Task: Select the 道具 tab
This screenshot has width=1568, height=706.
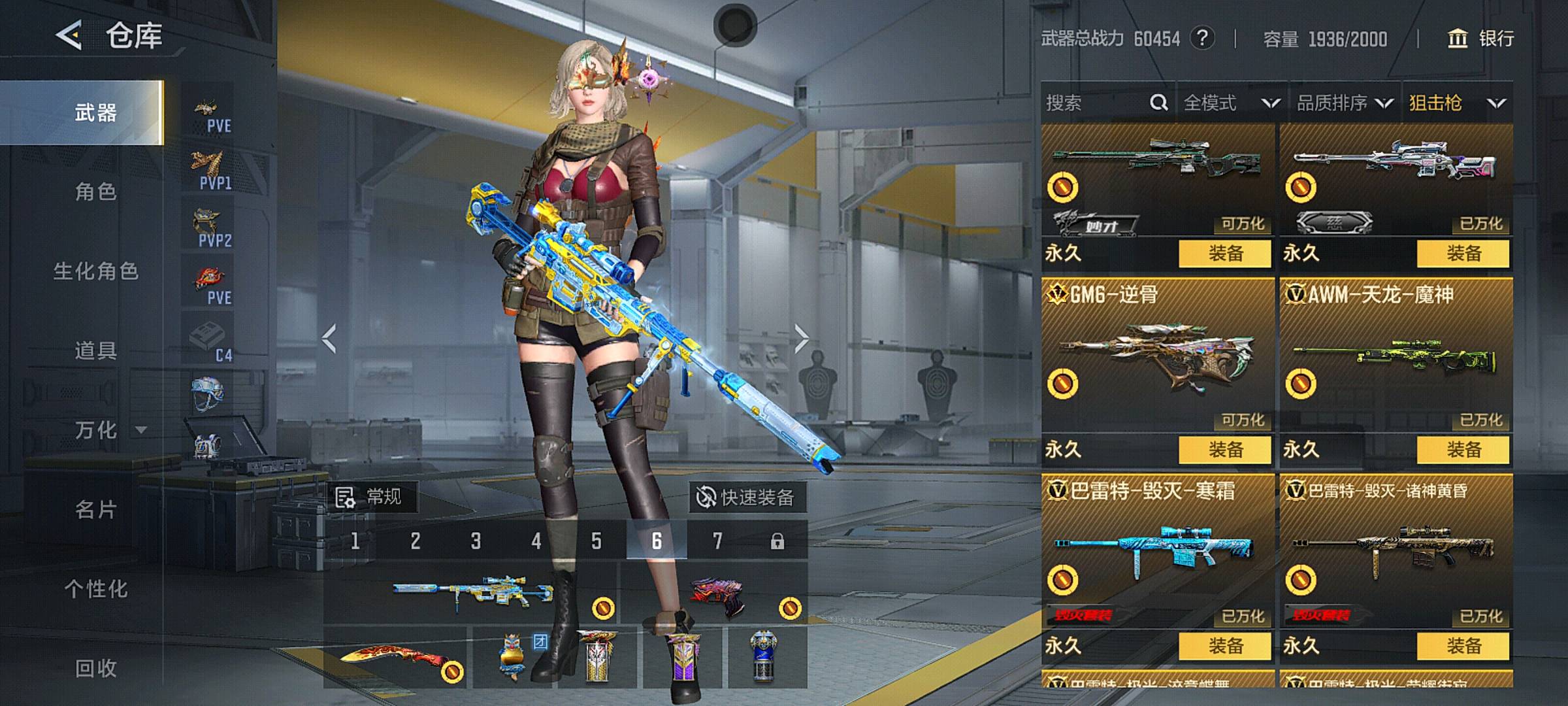Action: pos(95,350)
